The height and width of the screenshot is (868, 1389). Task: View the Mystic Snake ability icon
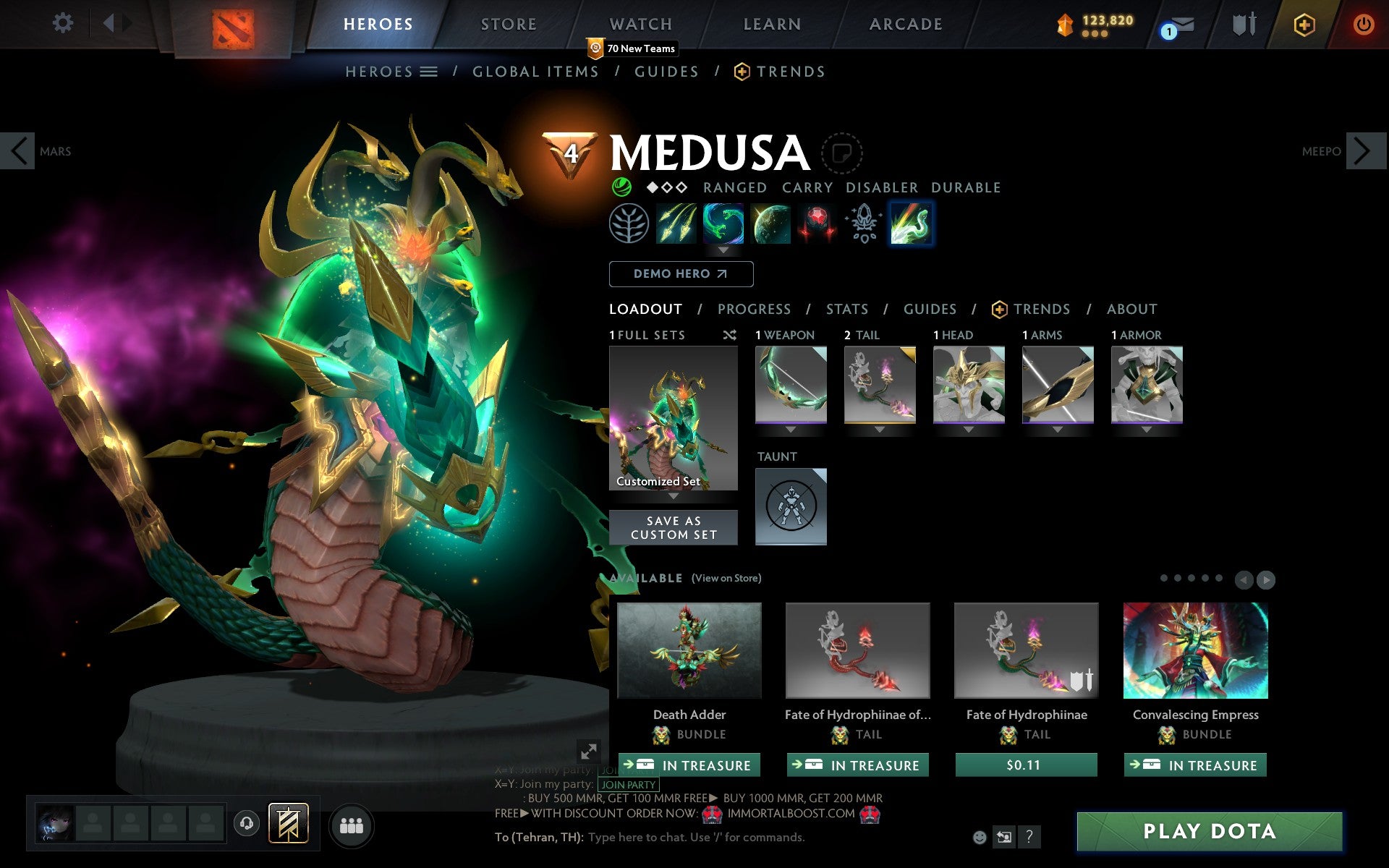coord(724,224)
